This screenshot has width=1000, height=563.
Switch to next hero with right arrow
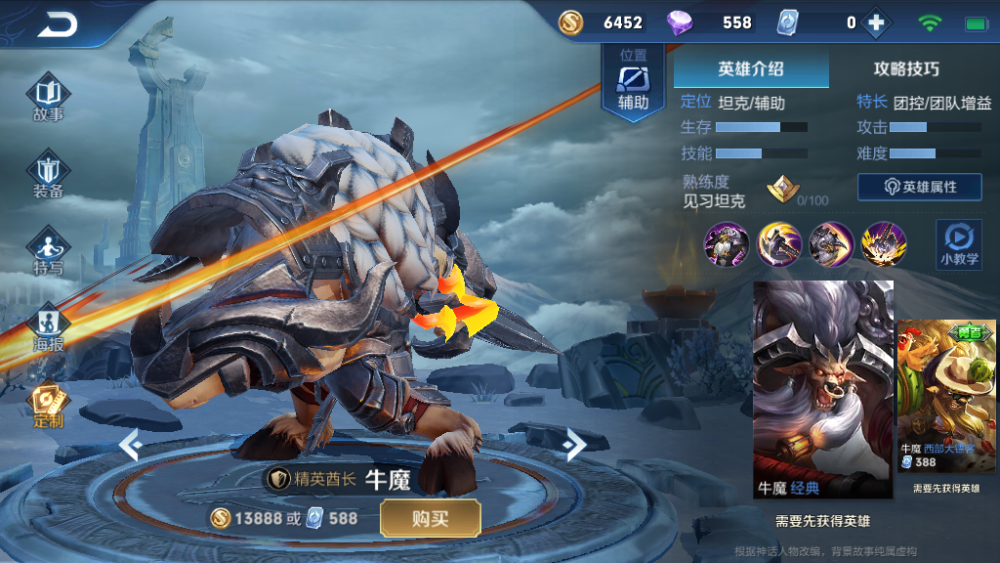click(575, 443)
